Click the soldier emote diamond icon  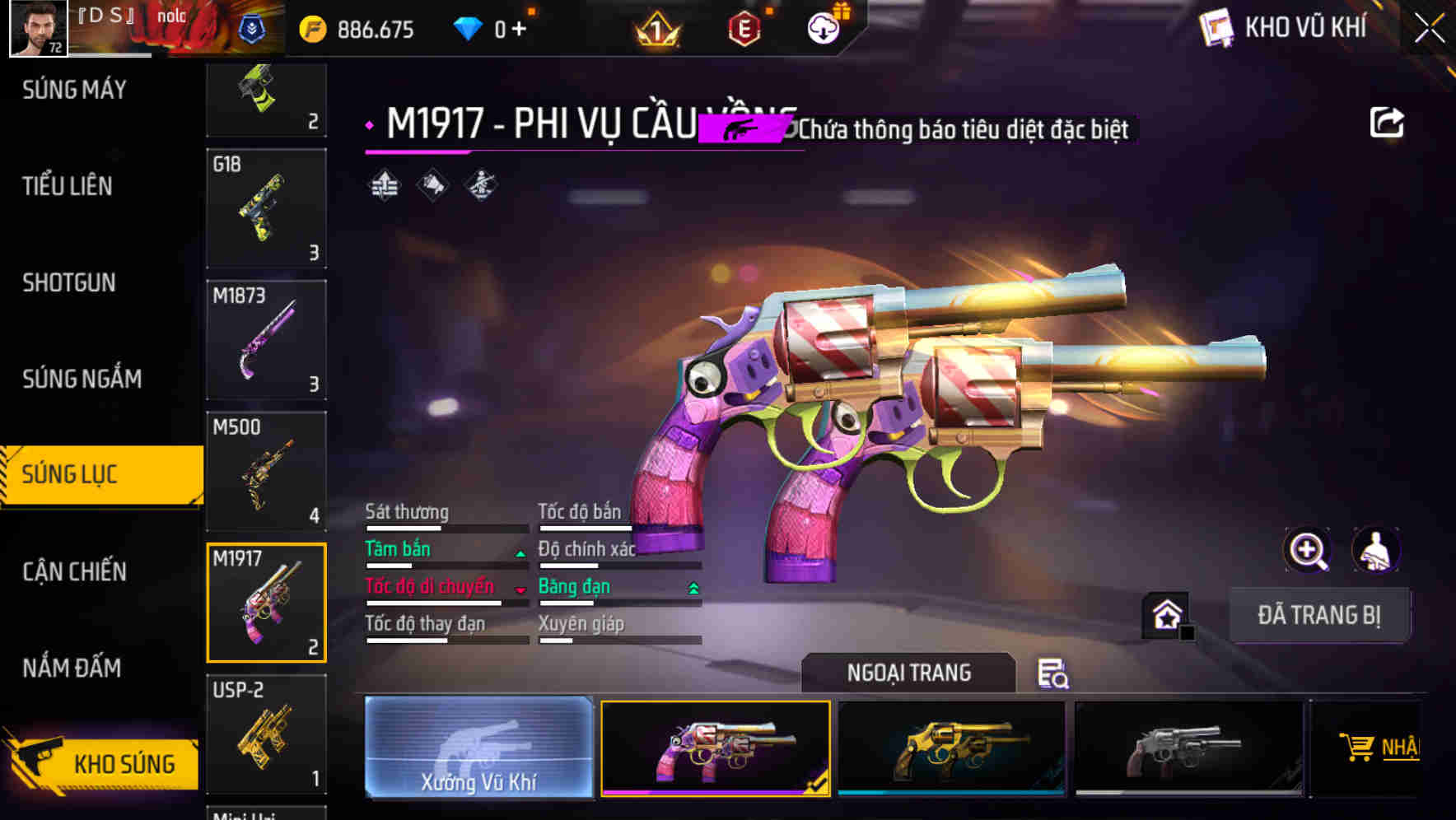click(482, 185)
